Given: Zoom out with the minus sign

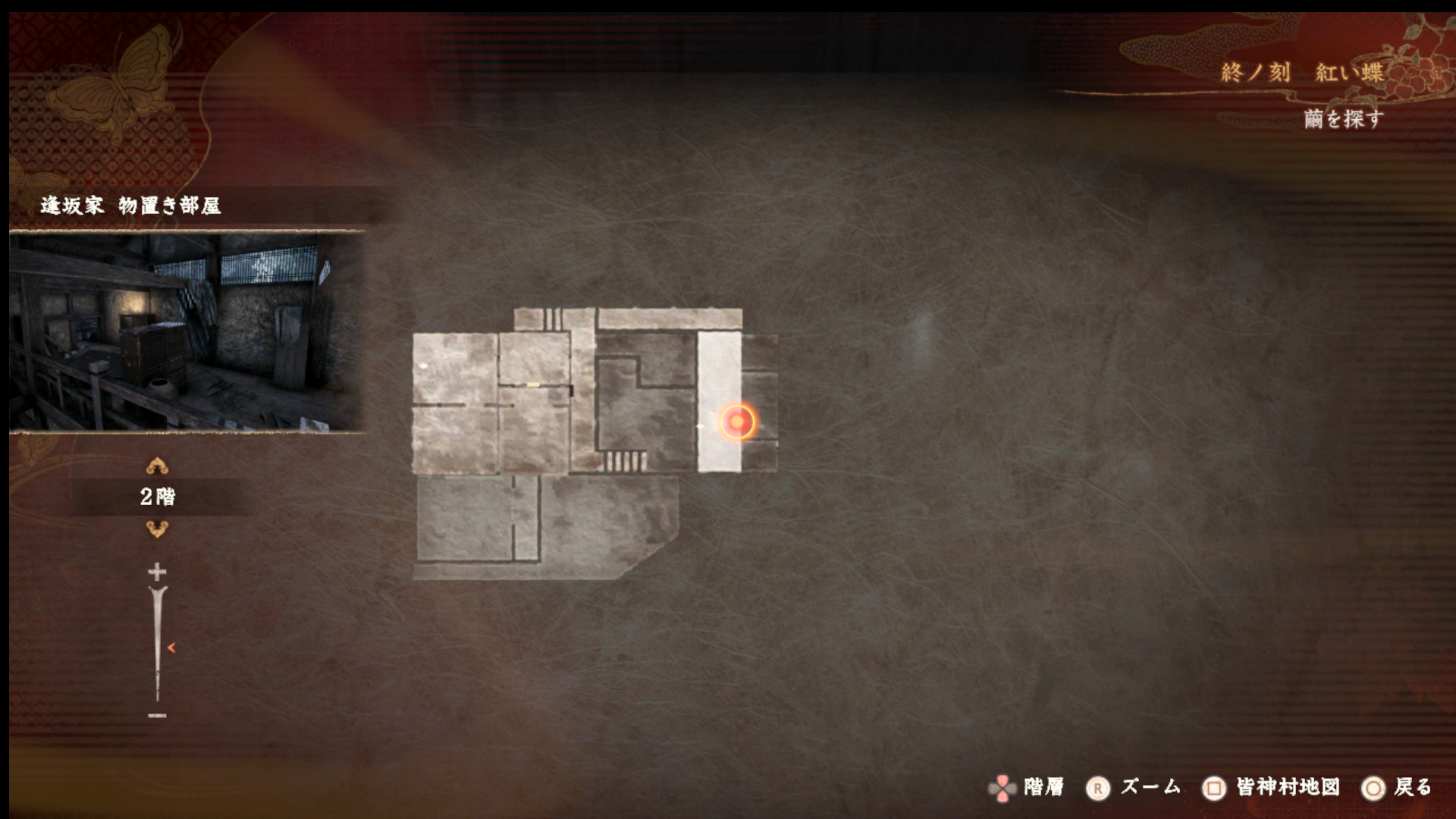Looking at the screenshot, I should pos(157,715).
